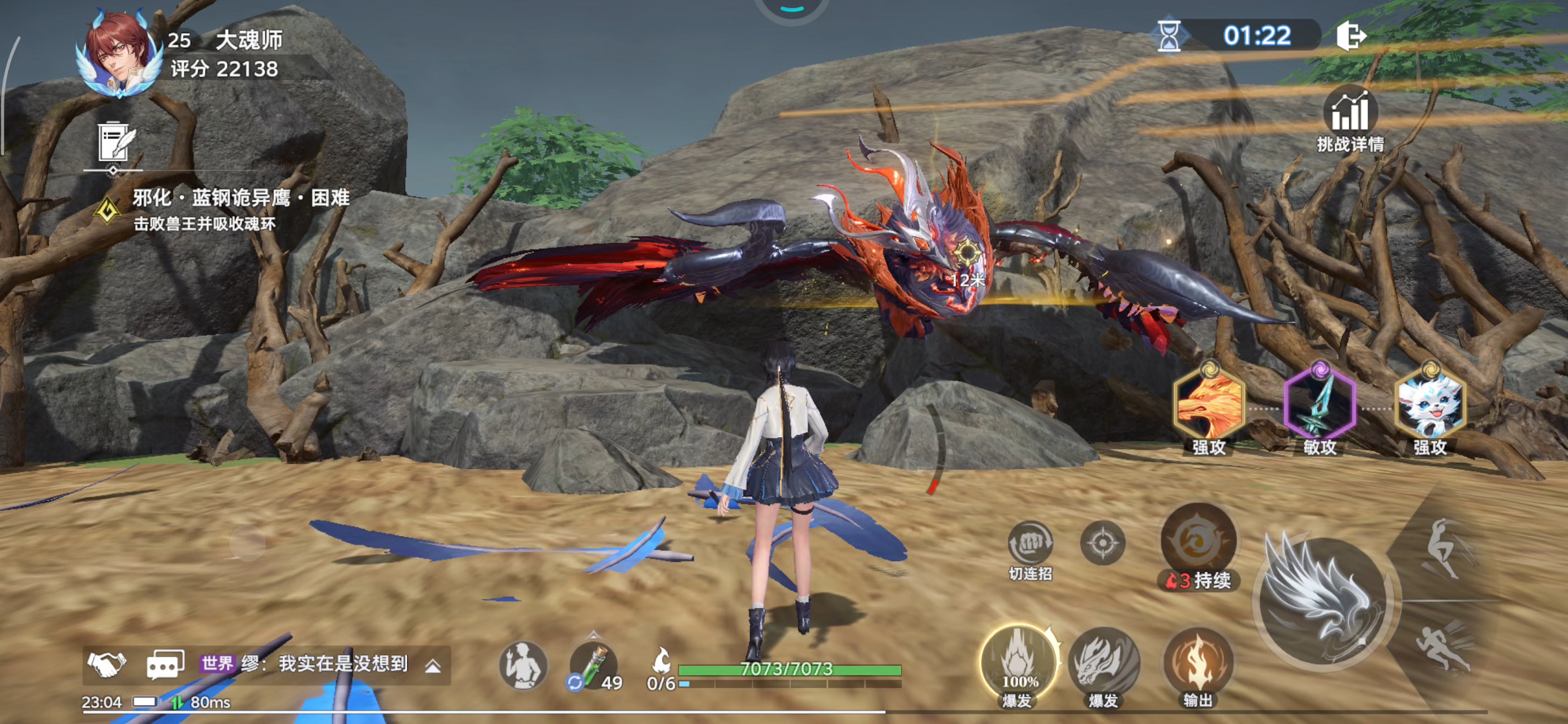Exit the challenge via the exit icon
Screen dimensions: 1568x724
(x=1350, y=36)
